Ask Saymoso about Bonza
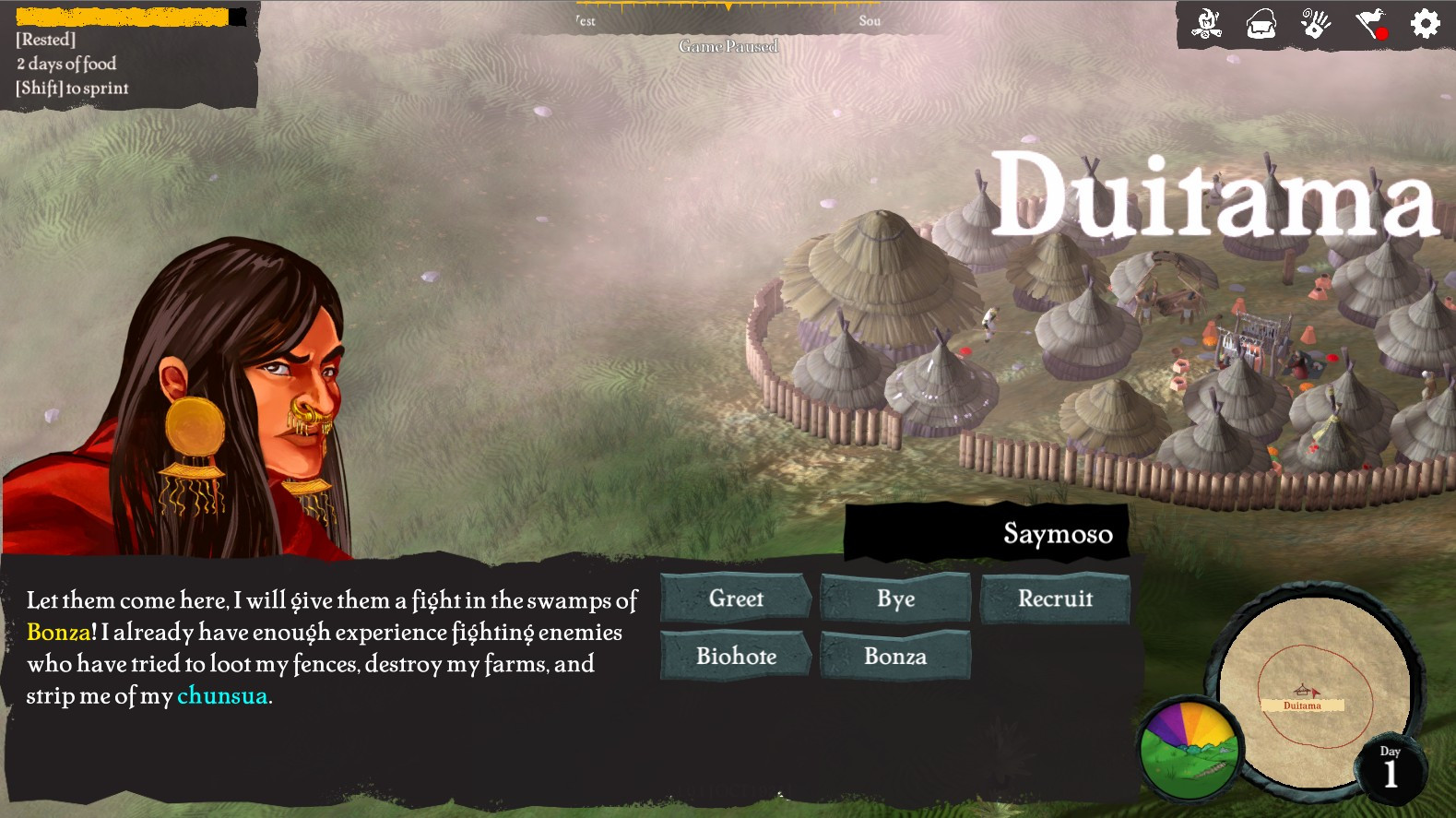Image resolution: width=1456 pixels, height=818 pixels. click(x=895, y=656)
